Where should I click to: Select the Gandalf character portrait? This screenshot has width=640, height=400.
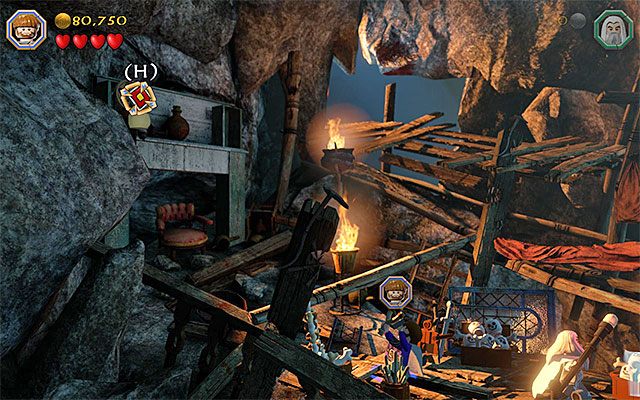pyautogui.click(x=610, y=26)
